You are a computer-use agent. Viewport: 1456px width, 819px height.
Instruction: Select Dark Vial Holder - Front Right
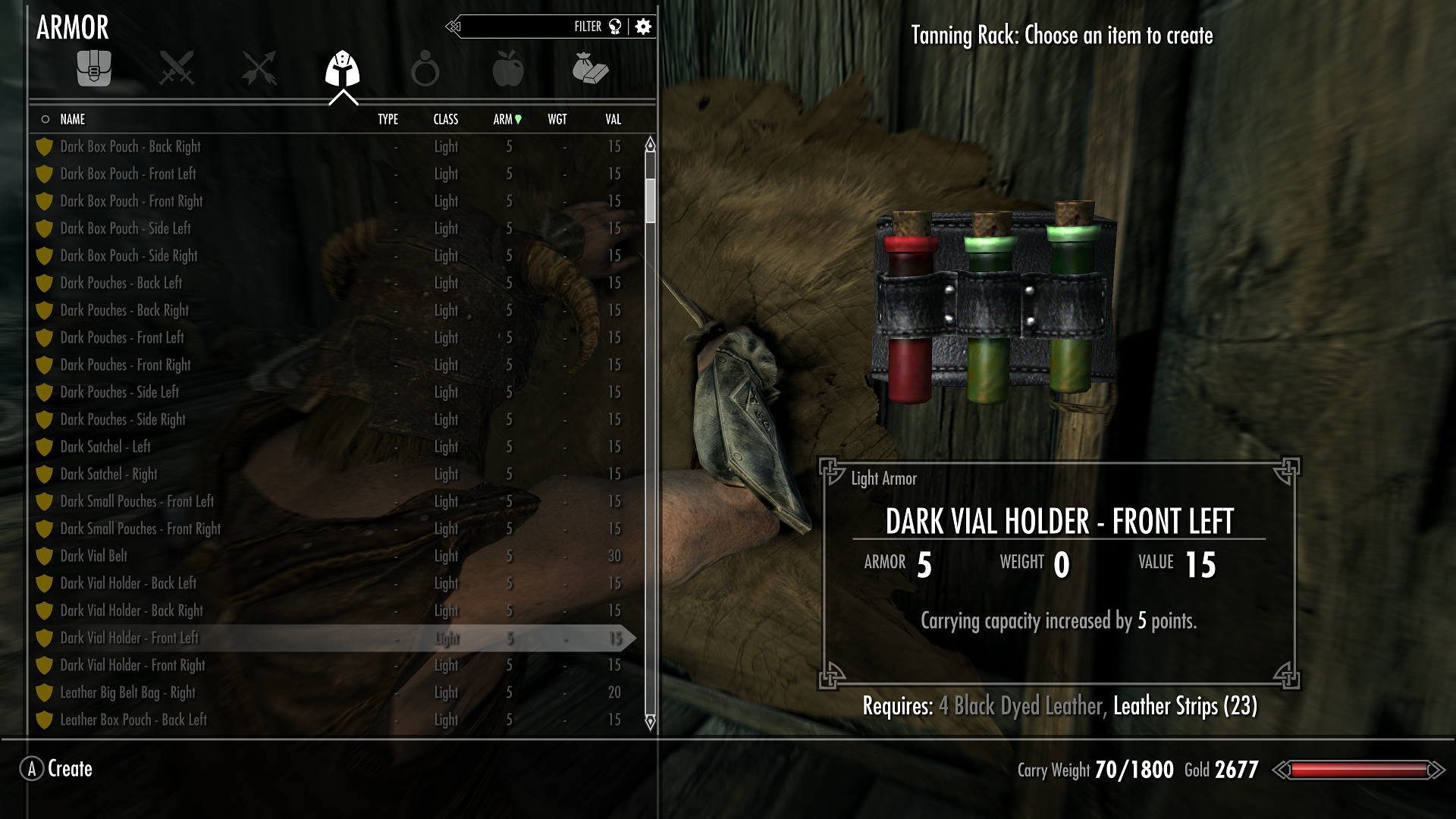(x=133, y=665)
